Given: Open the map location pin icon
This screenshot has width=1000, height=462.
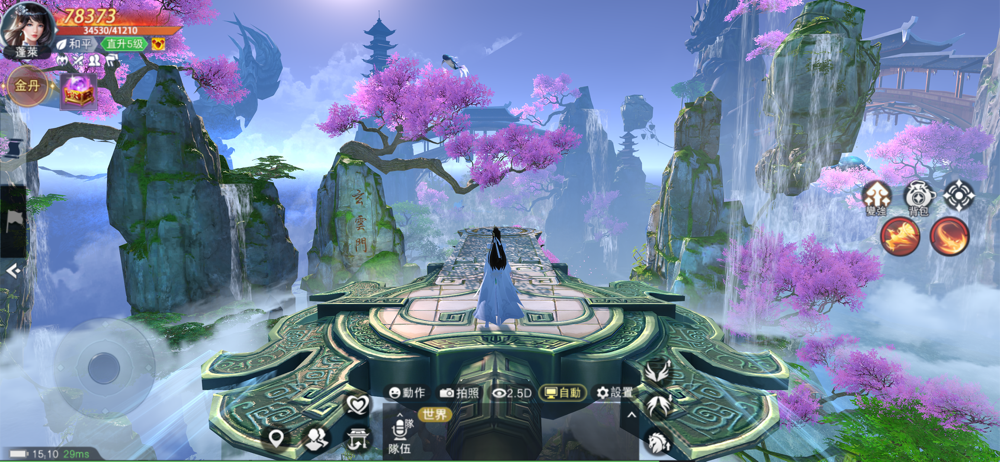Looking at the screenshot, I should 276,437.
